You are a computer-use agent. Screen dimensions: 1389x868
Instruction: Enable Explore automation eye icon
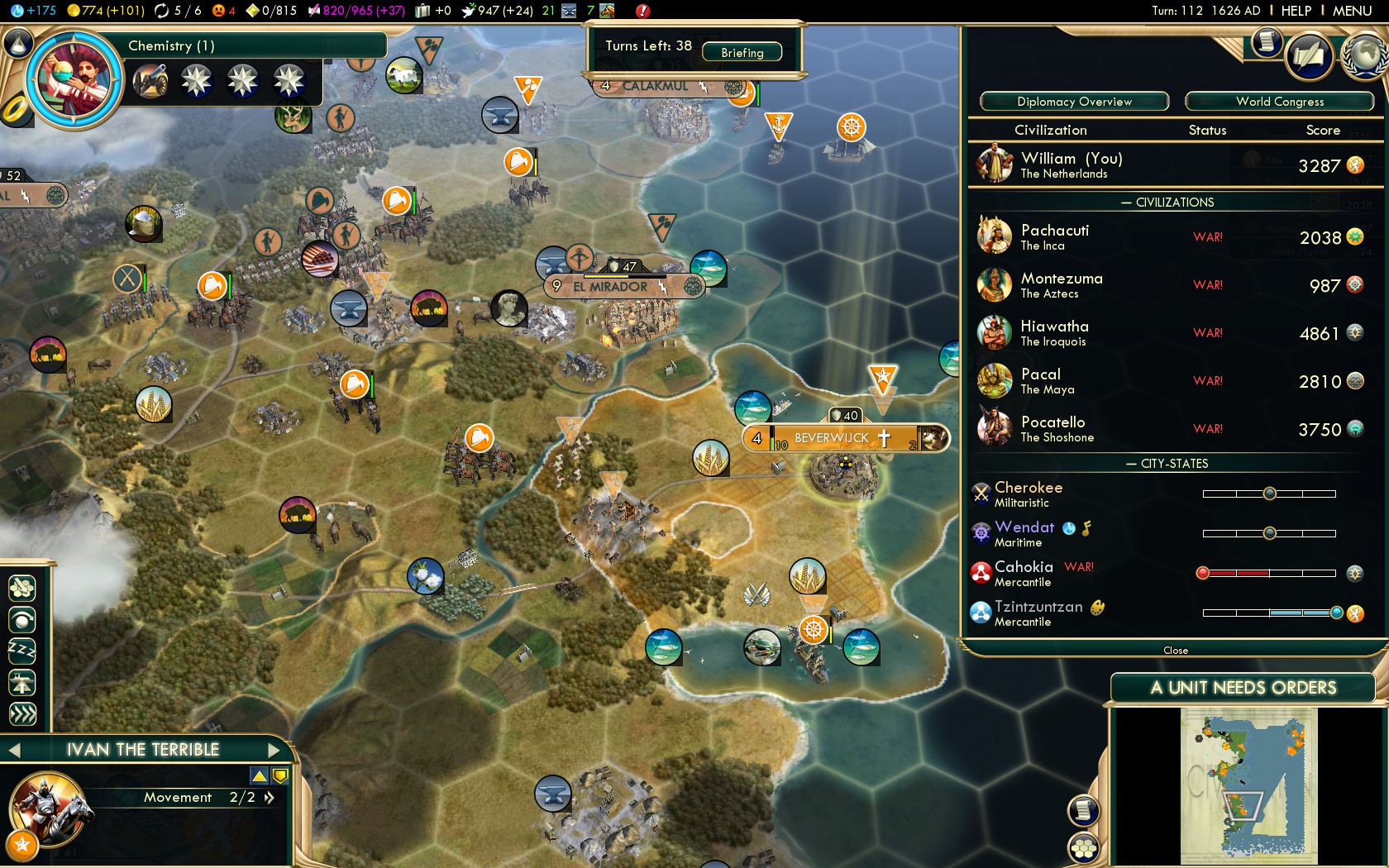click(22, 619)
